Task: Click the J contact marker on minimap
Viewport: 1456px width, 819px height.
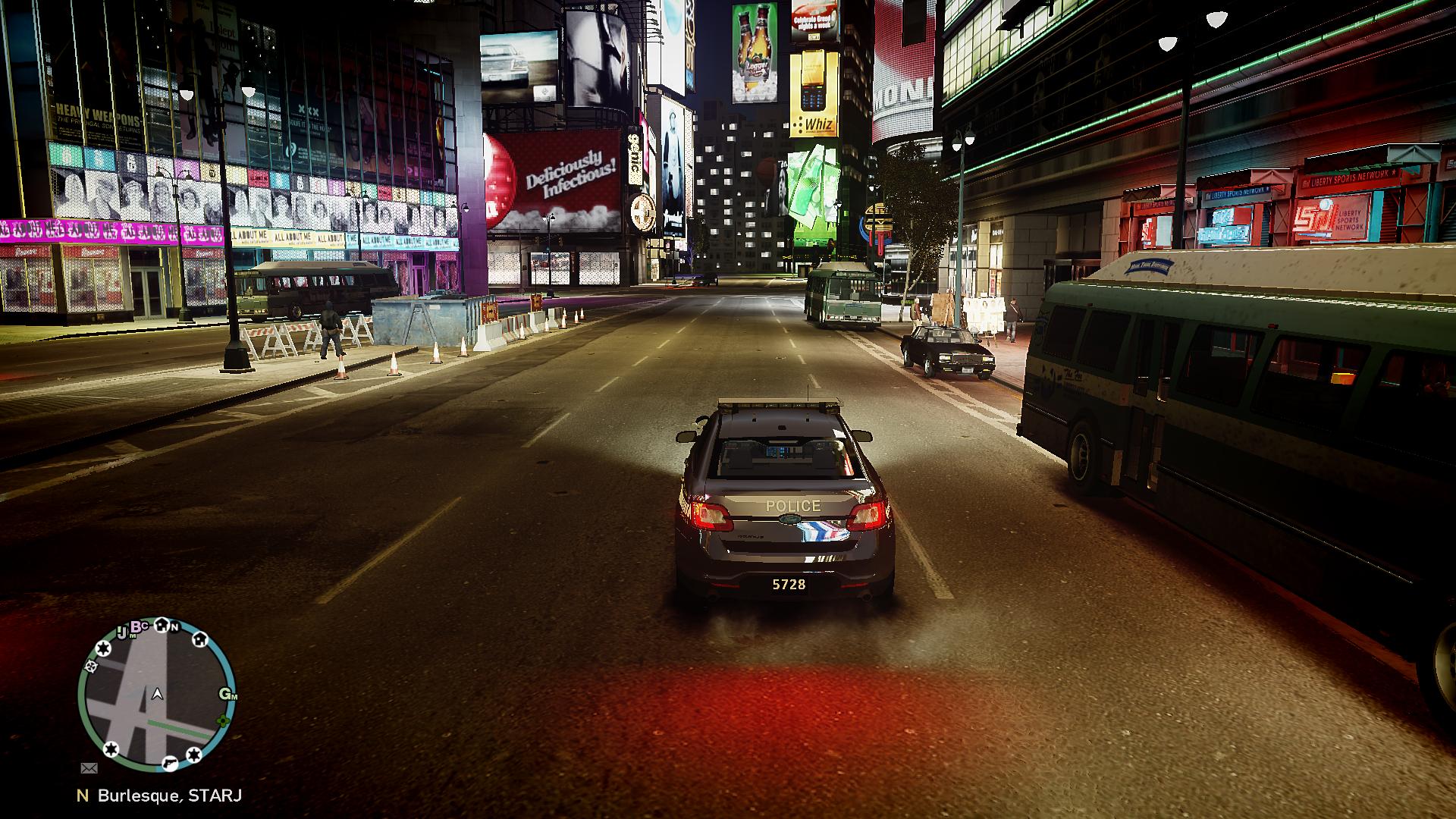Action: click(x=121, y=632)
